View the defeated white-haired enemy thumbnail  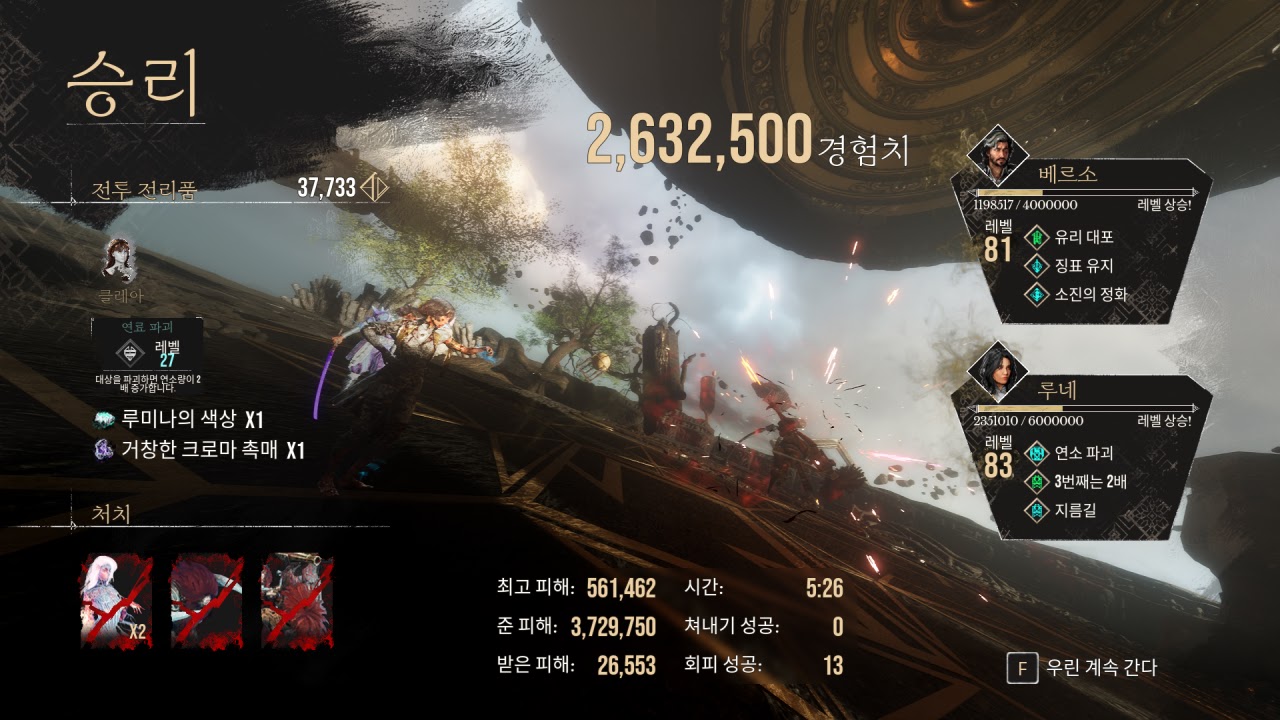pos(116,600)
